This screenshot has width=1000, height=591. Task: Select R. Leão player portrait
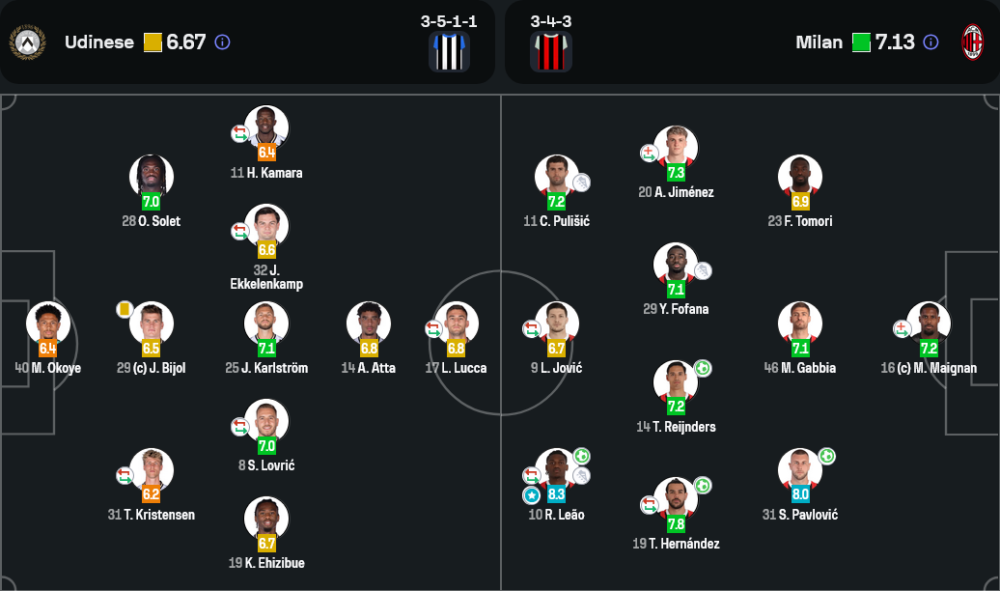click(557, 469)
